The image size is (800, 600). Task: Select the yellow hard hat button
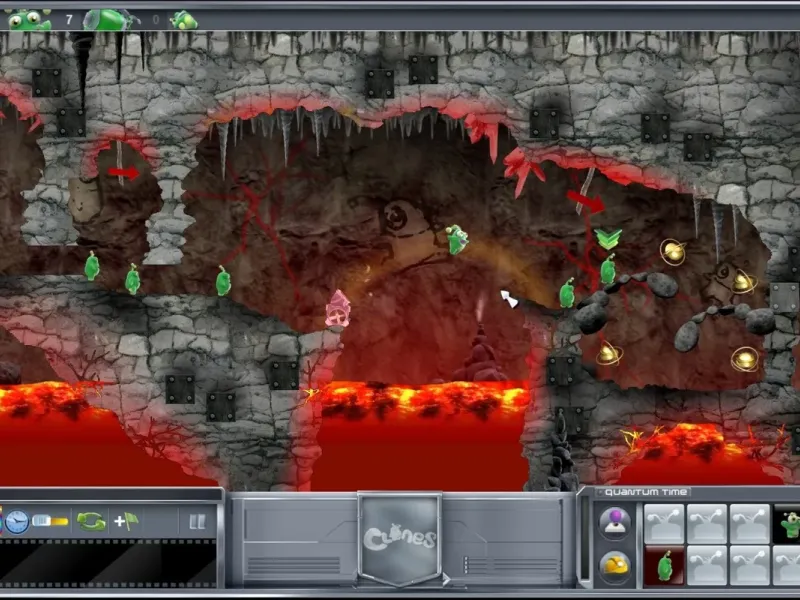click(614, 566)
